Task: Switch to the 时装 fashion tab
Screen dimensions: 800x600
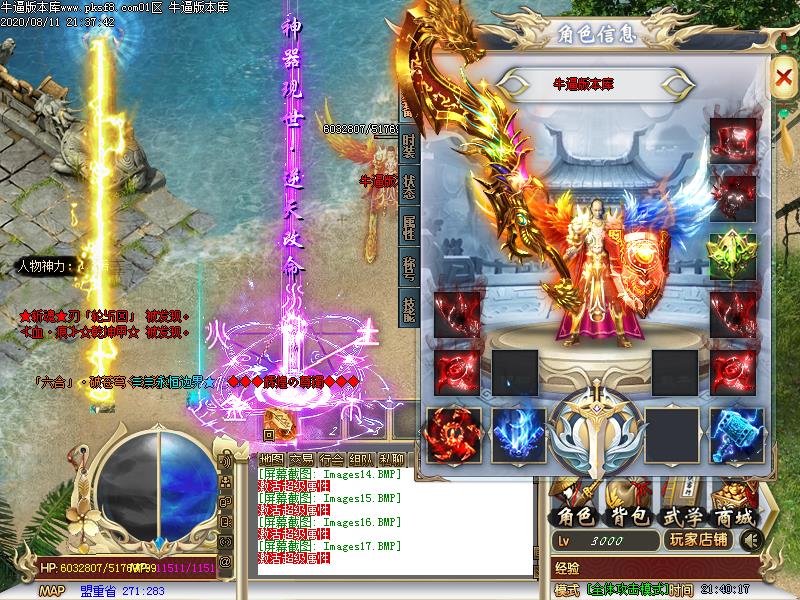Action: (x=409, y=147)
